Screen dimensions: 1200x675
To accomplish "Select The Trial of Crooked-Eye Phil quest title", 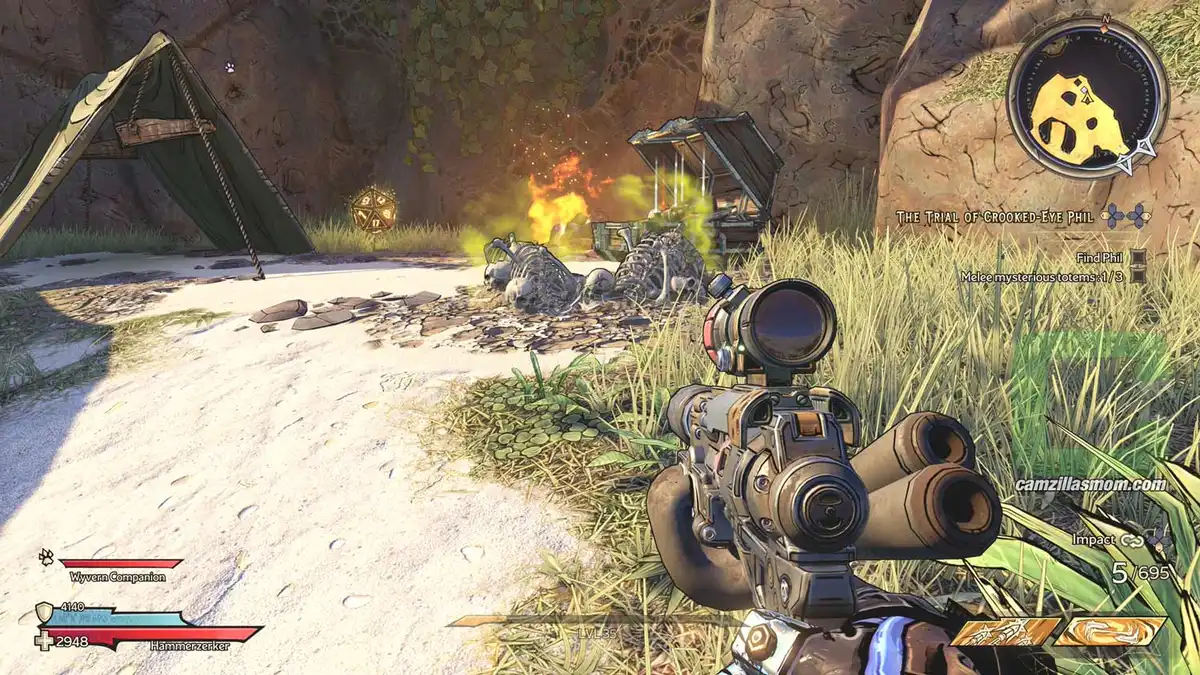I will (995, 216).
